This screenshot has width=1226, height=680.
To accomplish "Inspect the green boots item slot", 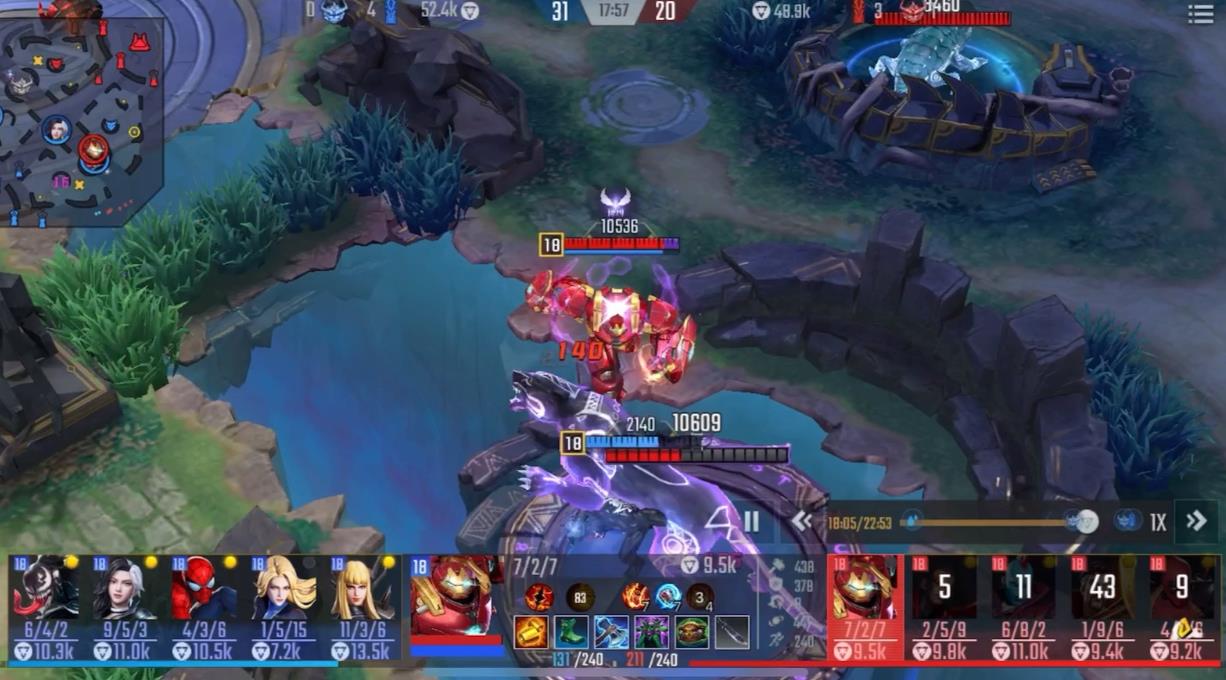I will click(x=572, y=632).
